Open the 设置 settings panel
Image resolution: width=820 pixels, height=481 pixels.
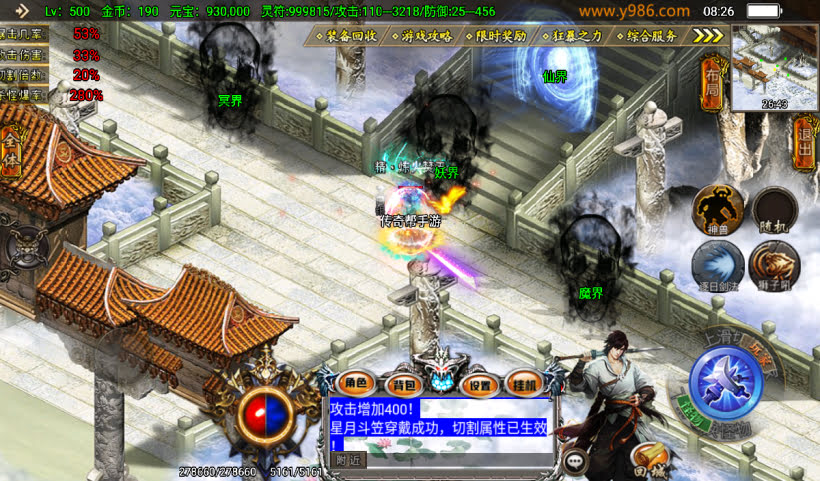point(481,384)
